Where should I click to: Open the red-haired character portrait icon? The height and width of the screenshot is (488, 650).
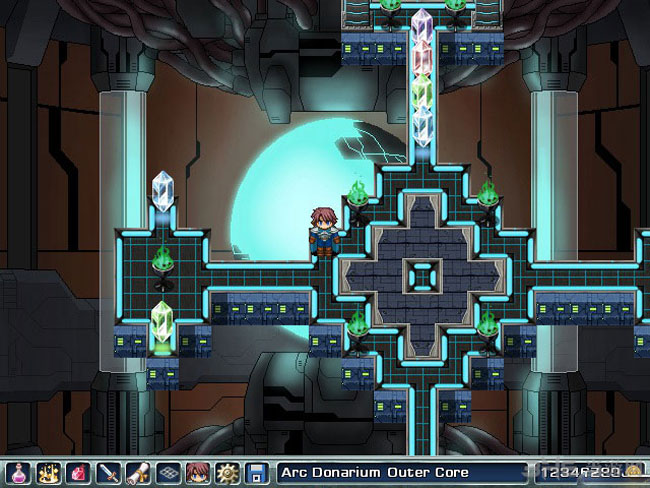pos(197,472)
